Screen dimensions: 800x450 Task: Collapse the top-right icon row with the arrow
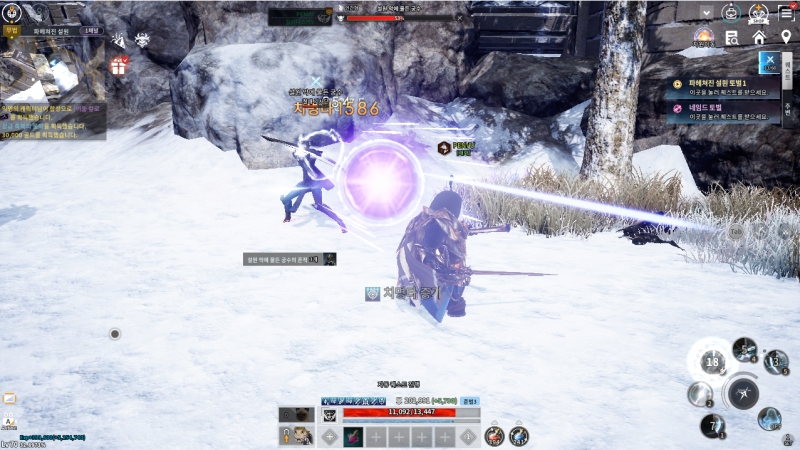(708, 13)
